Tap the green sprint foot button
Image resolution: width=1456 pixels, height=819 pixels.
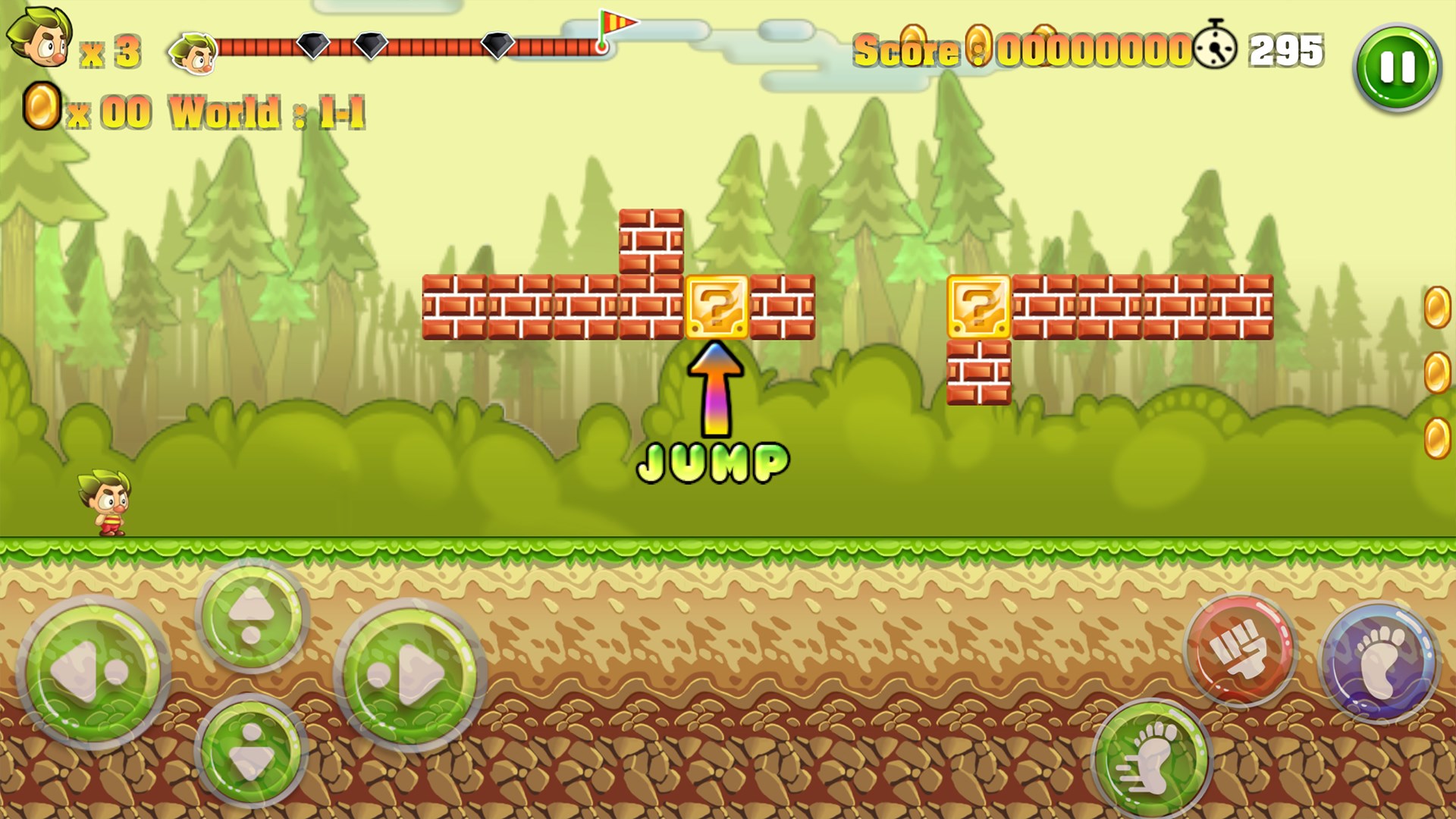[1153, 758]
